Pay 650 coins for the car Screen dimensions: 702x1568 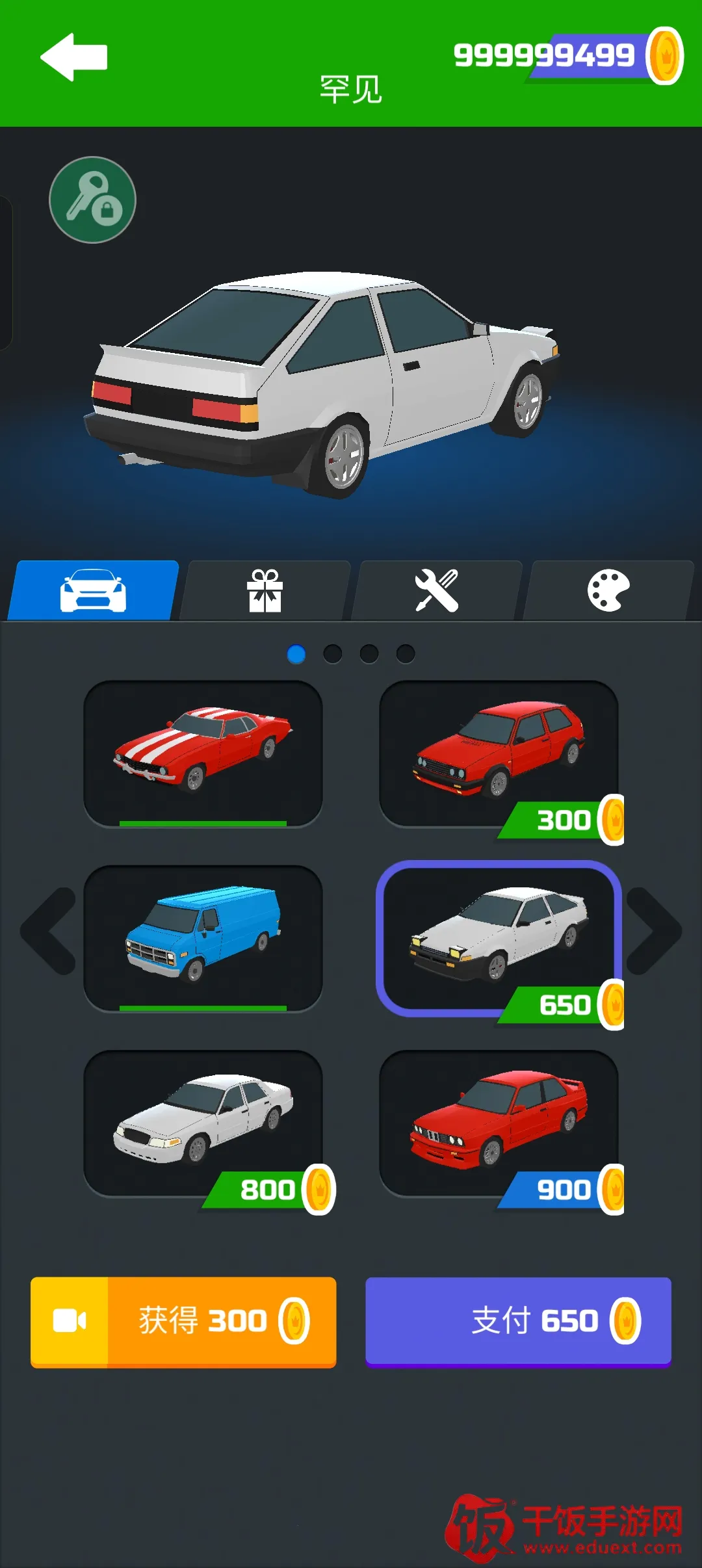click(518, 1322)
